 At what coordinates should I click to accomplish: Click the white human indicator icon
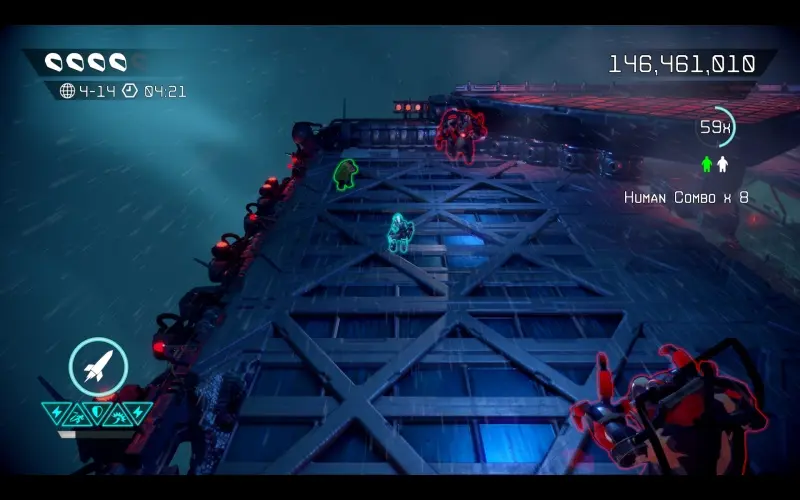point(722,164)
